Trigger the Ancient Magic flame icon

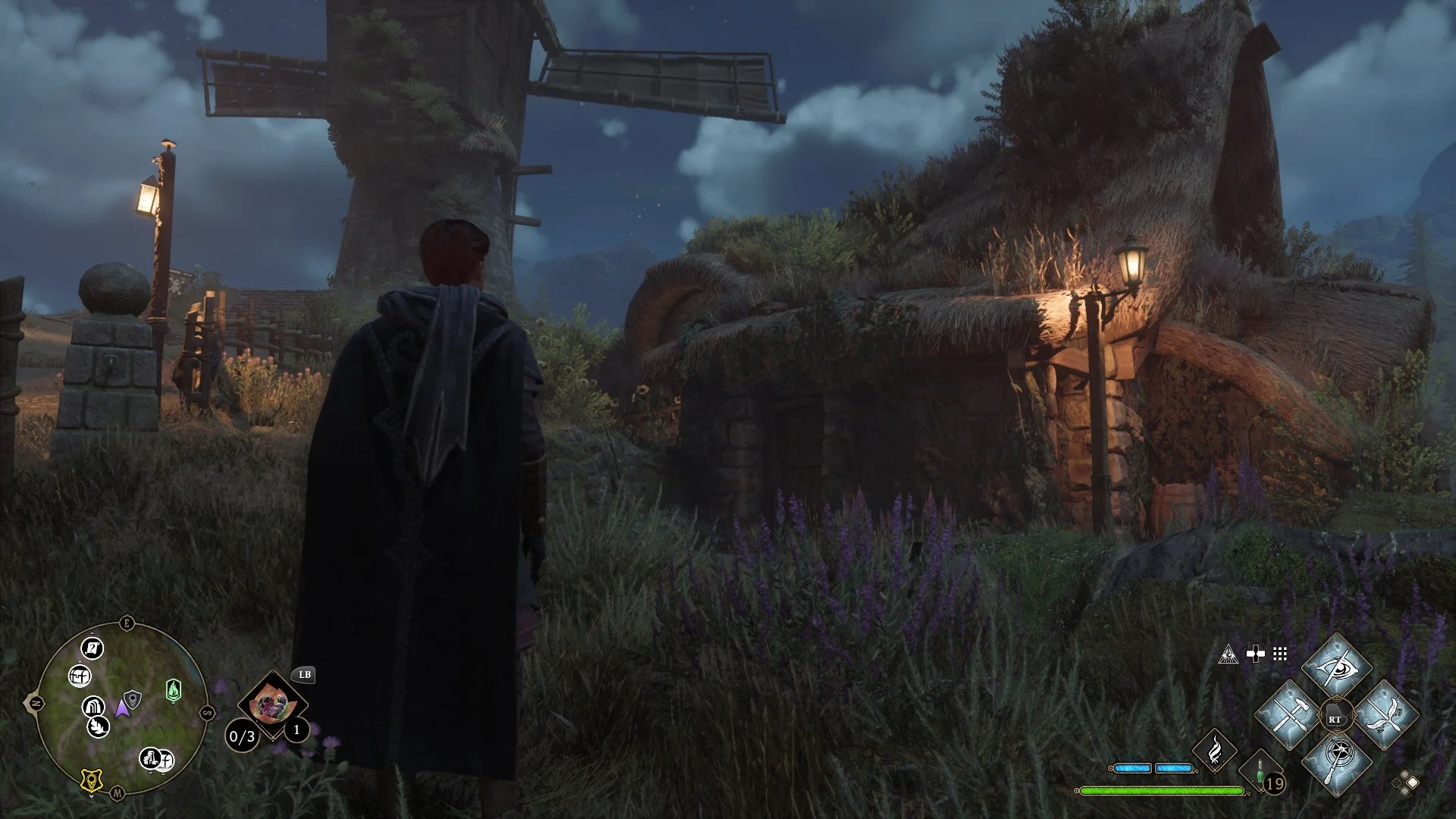coord(1215,750)
